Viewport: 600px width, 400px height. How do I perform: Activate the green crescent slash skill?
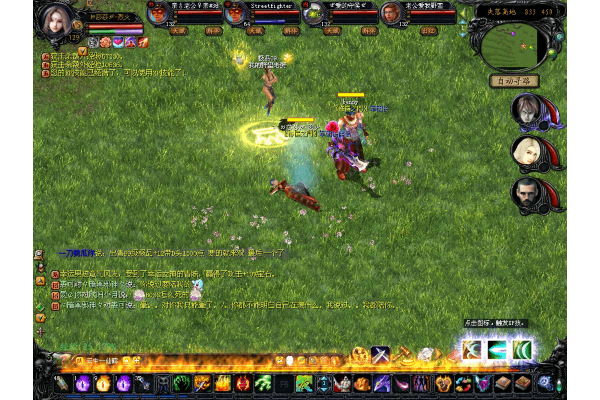[x=522, y=350]
